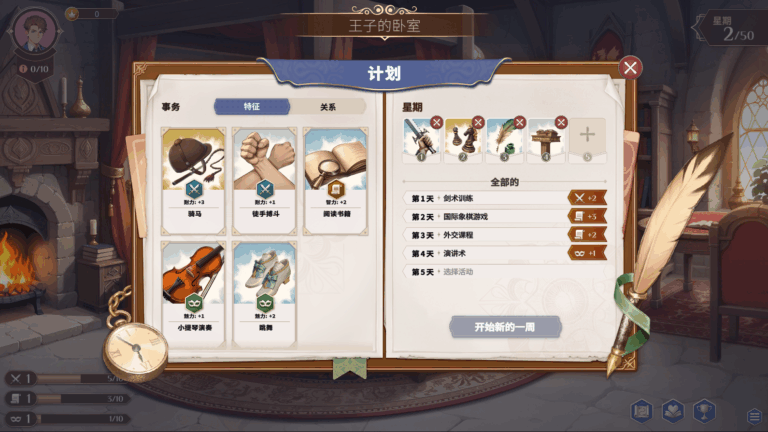Open the prince's portrait in the corner
Viewport: 768px width, 432px height.
pos(36,31)
